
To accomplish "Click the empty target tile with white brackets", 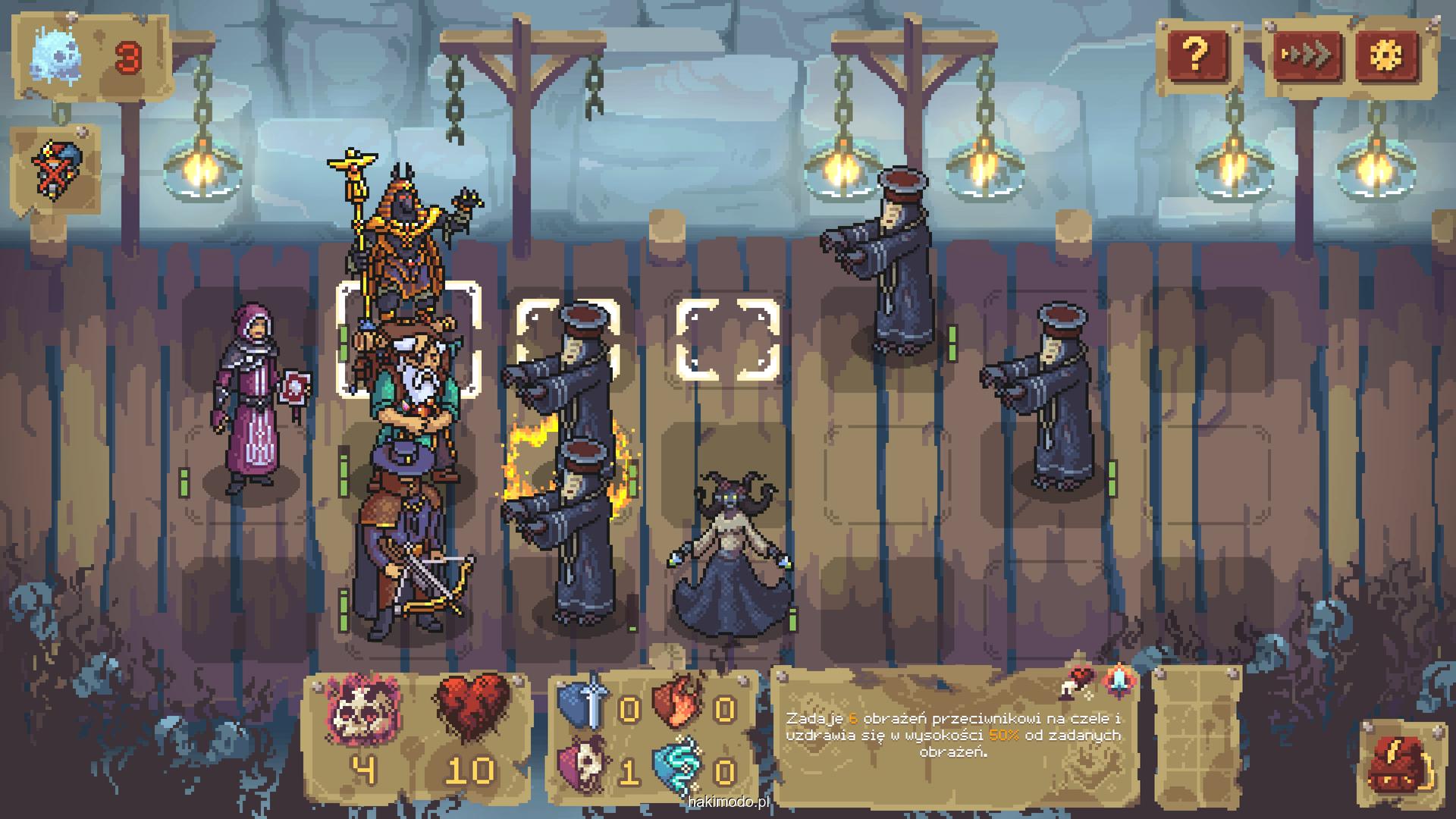I will (727, 340).
